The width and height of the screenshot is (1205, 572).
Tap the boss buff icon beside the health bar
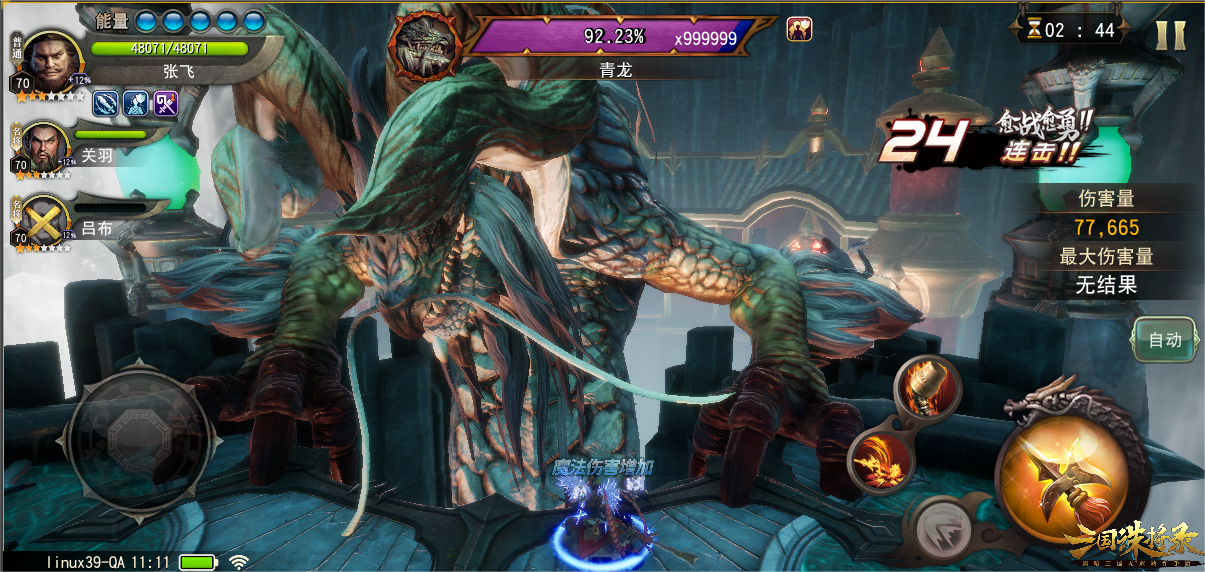pos(799,29)
